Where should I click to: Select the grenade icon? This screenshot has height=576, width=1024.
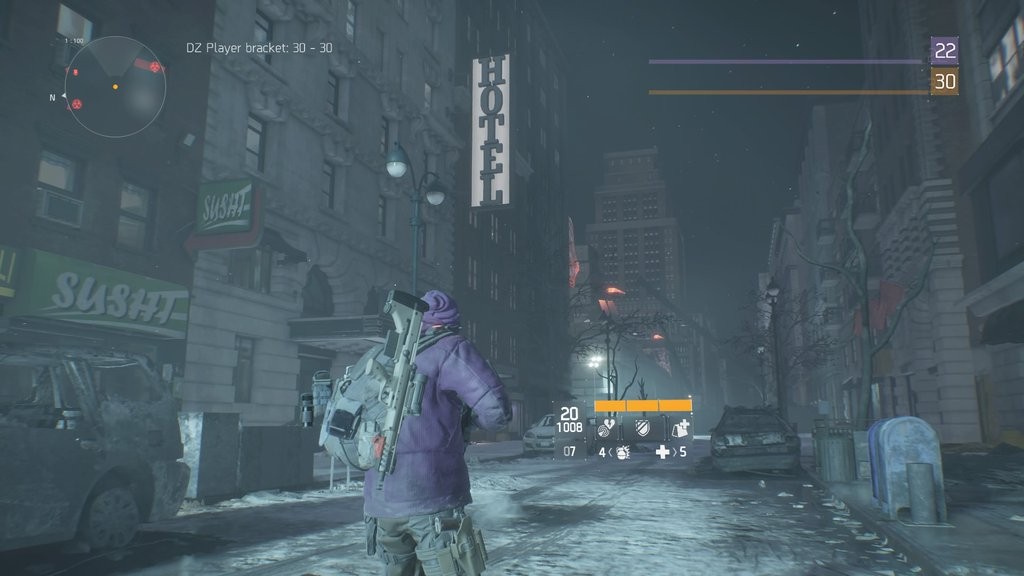[x=621, y=452]
